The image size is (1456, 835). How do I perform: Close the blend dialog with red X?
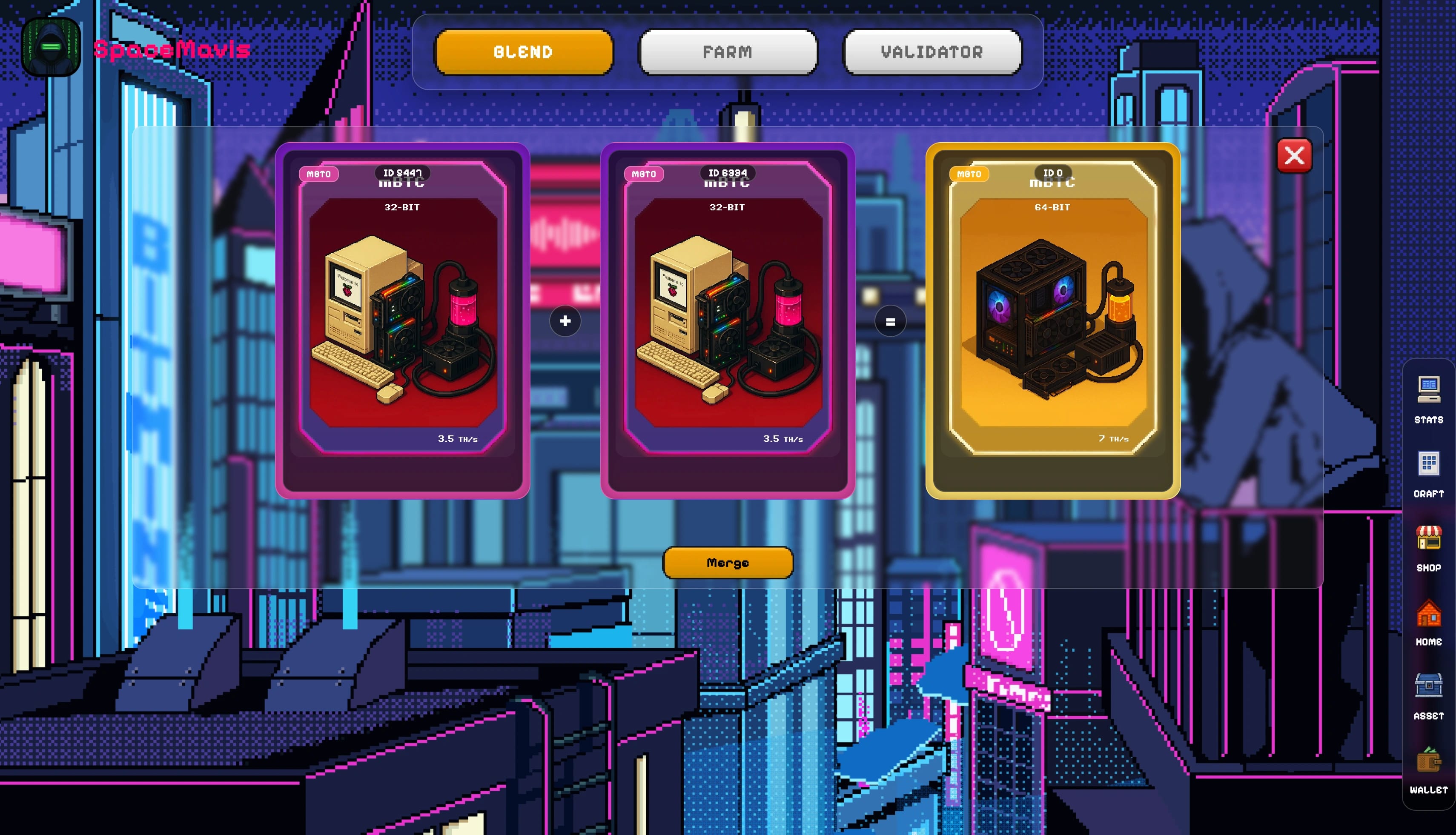pos(1295,155)
